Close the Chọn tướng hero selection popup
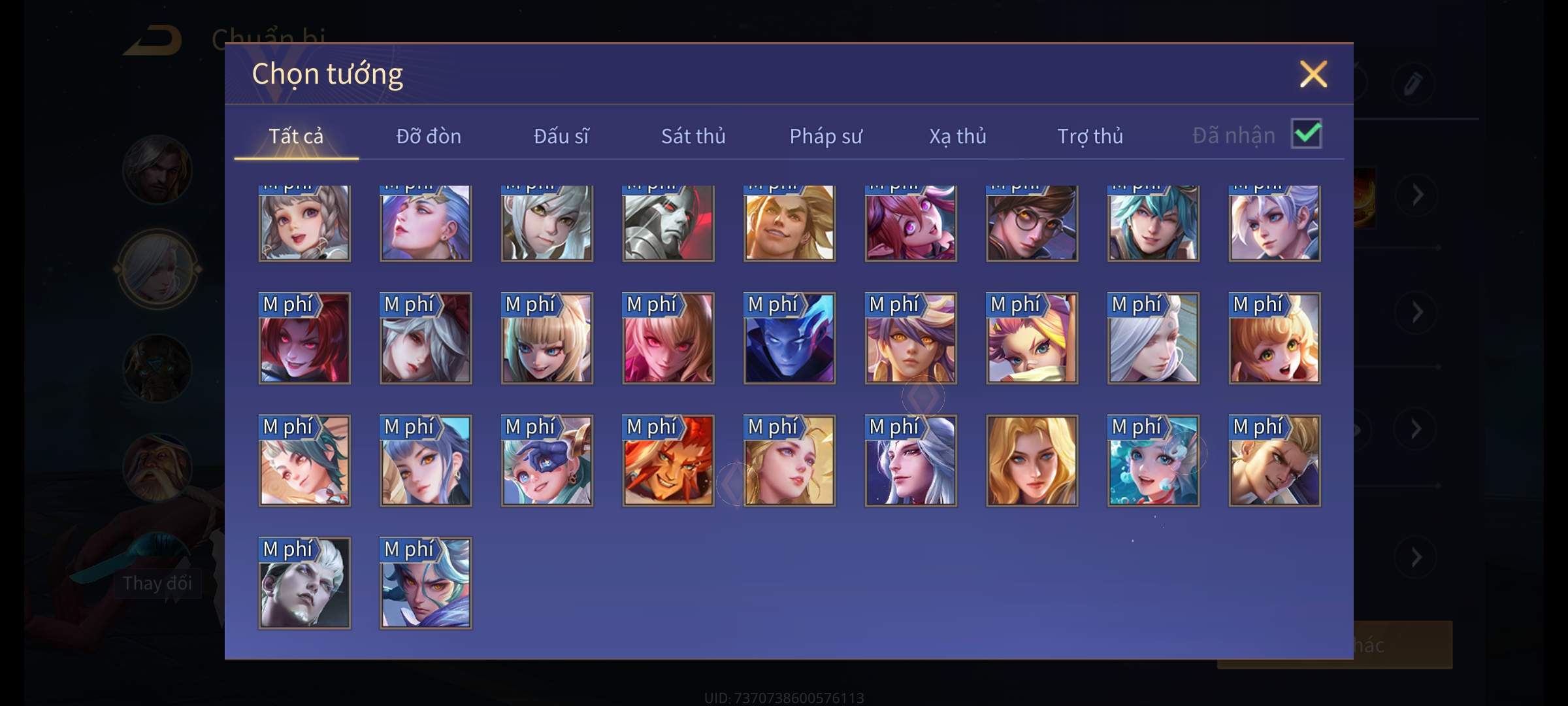Image resolution: width=1568 pixels, height=706 pixels. point(1313,74)
